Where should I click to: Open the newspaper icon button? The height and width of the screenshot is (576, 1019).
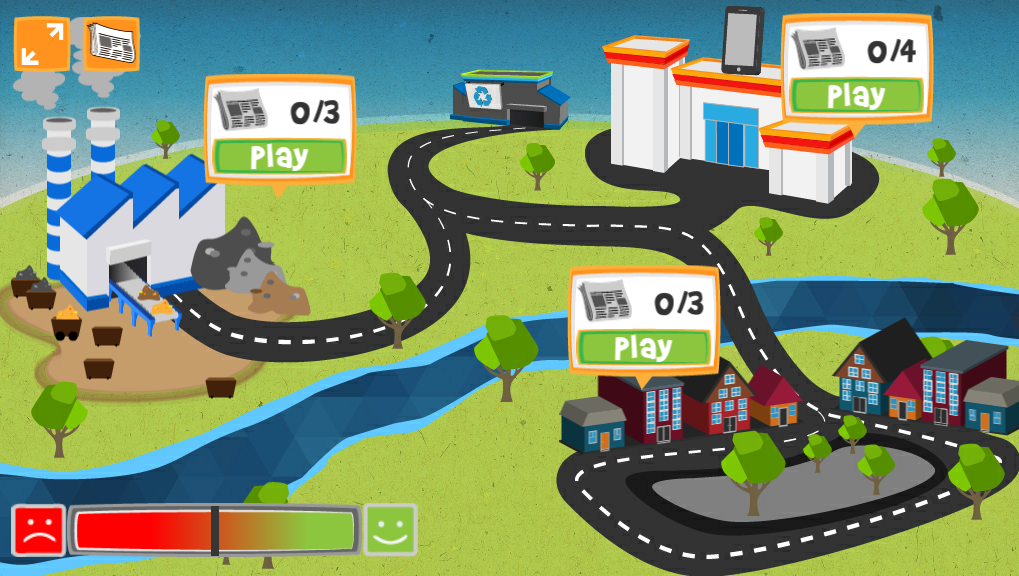111,44
